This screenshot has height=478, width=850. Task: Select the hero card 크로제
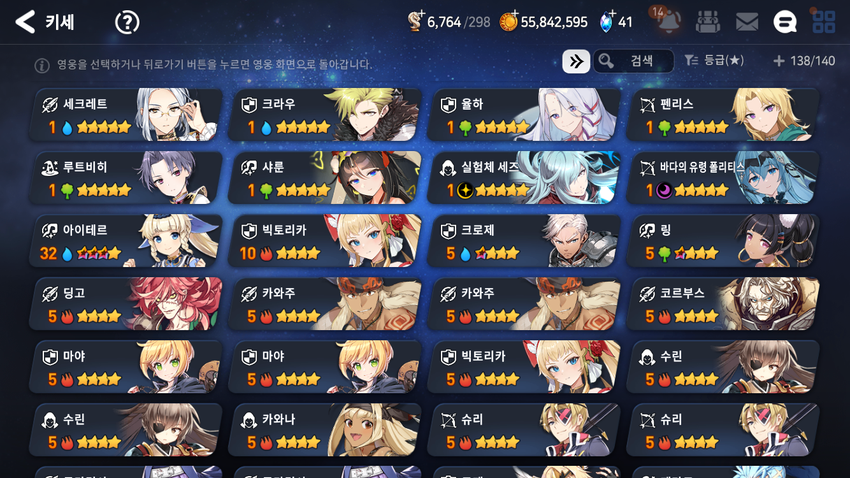(x=525, y=241)
